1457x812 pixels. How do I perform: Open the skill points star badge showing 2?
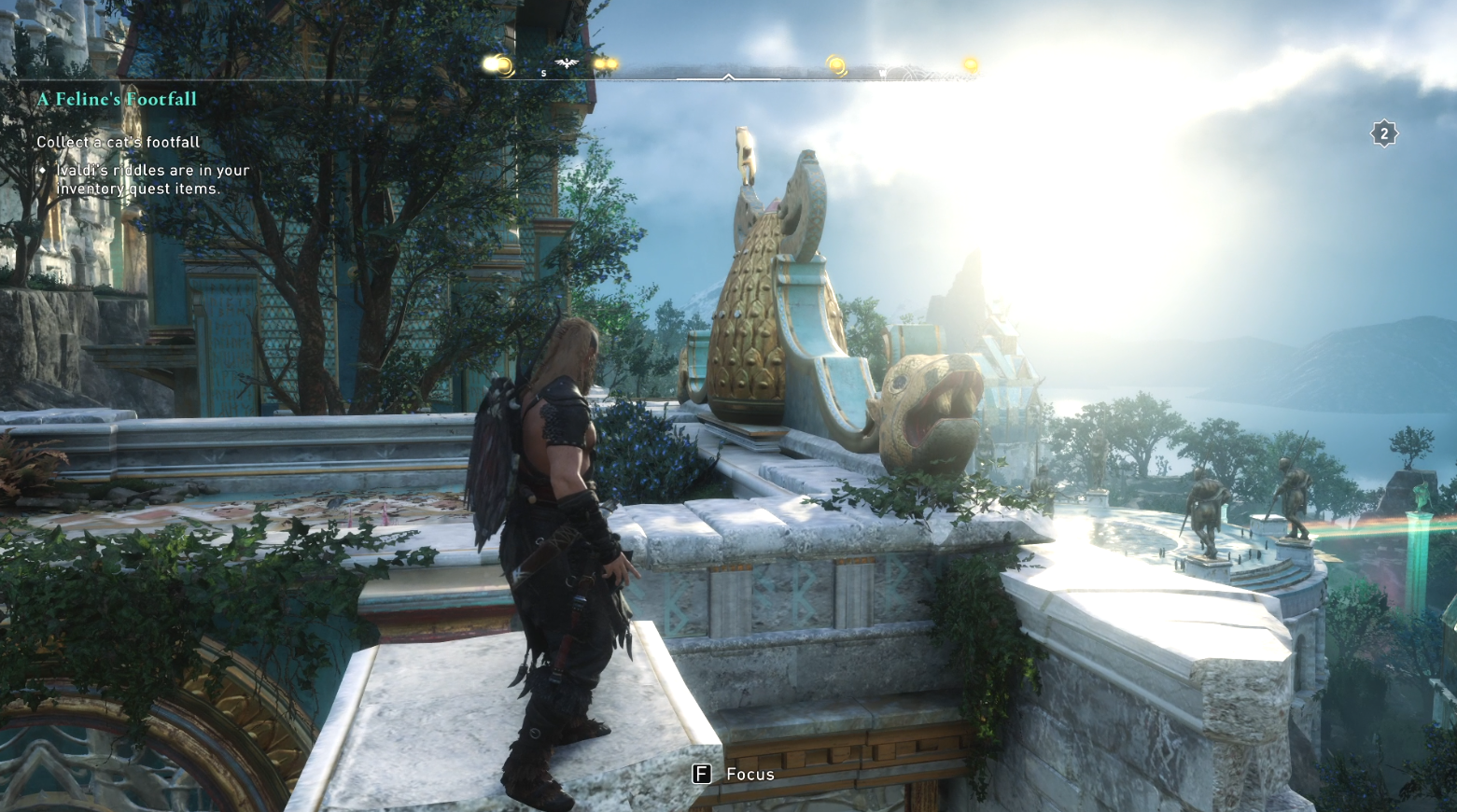1383,134
